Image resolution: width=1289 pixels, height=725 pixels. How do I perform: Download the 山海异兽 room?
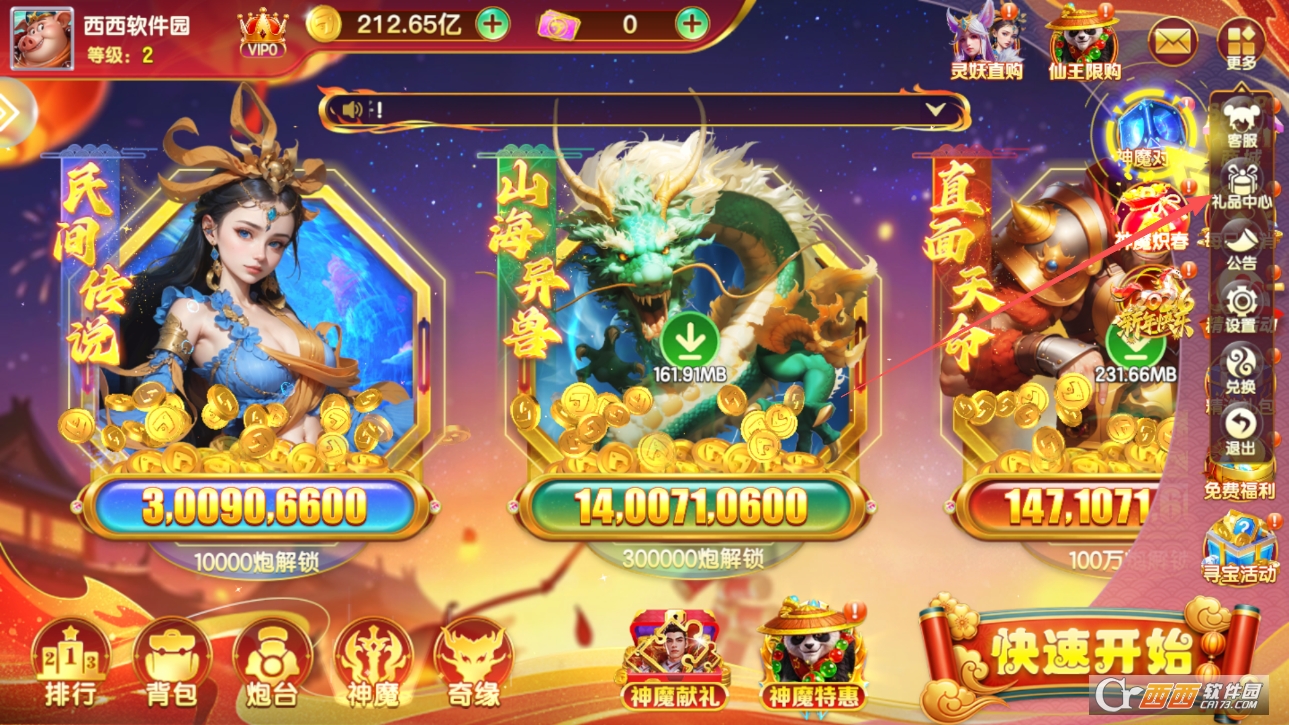pos(689,341)
